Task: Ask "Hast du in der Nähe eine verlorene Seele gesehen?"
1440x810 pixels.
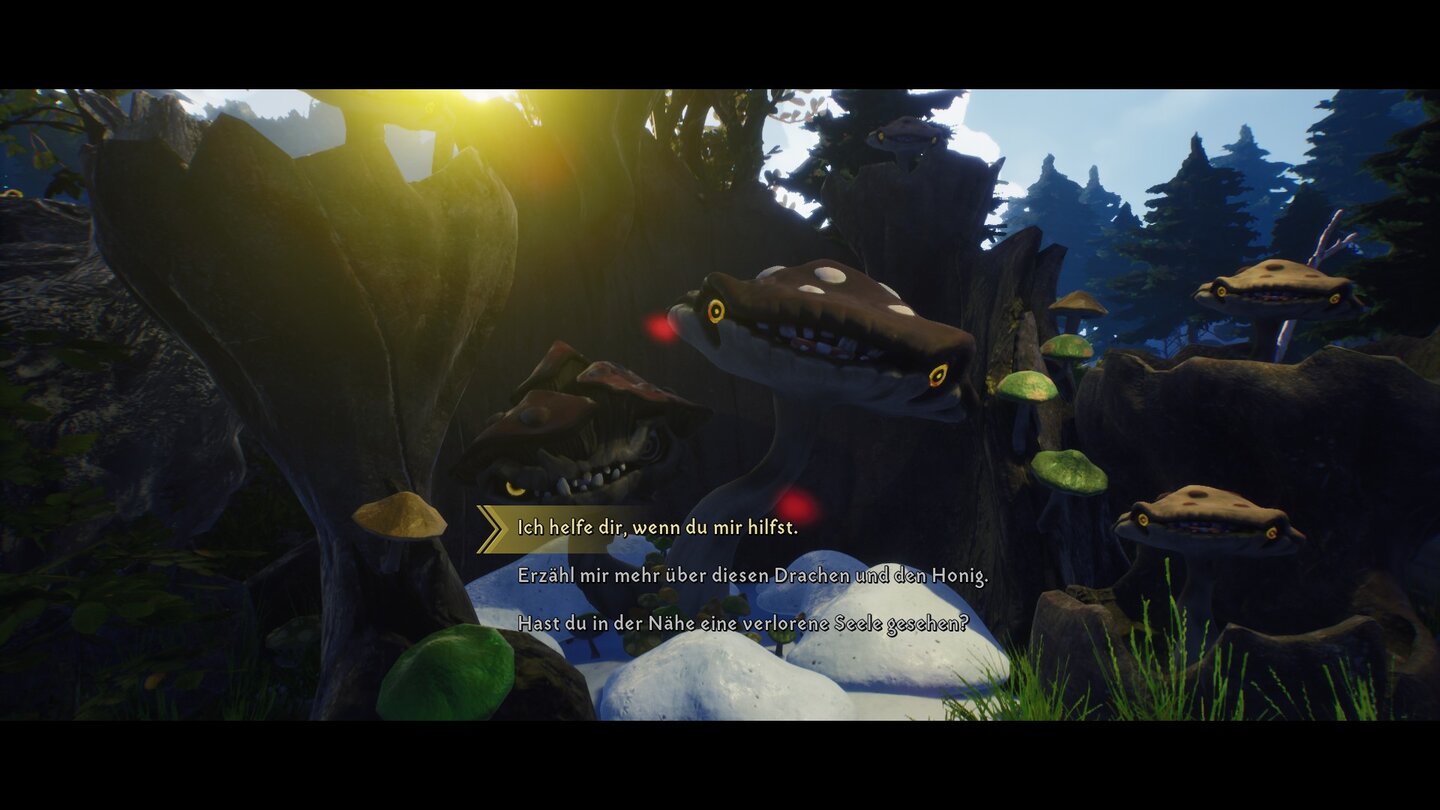Action: [745, 623]
